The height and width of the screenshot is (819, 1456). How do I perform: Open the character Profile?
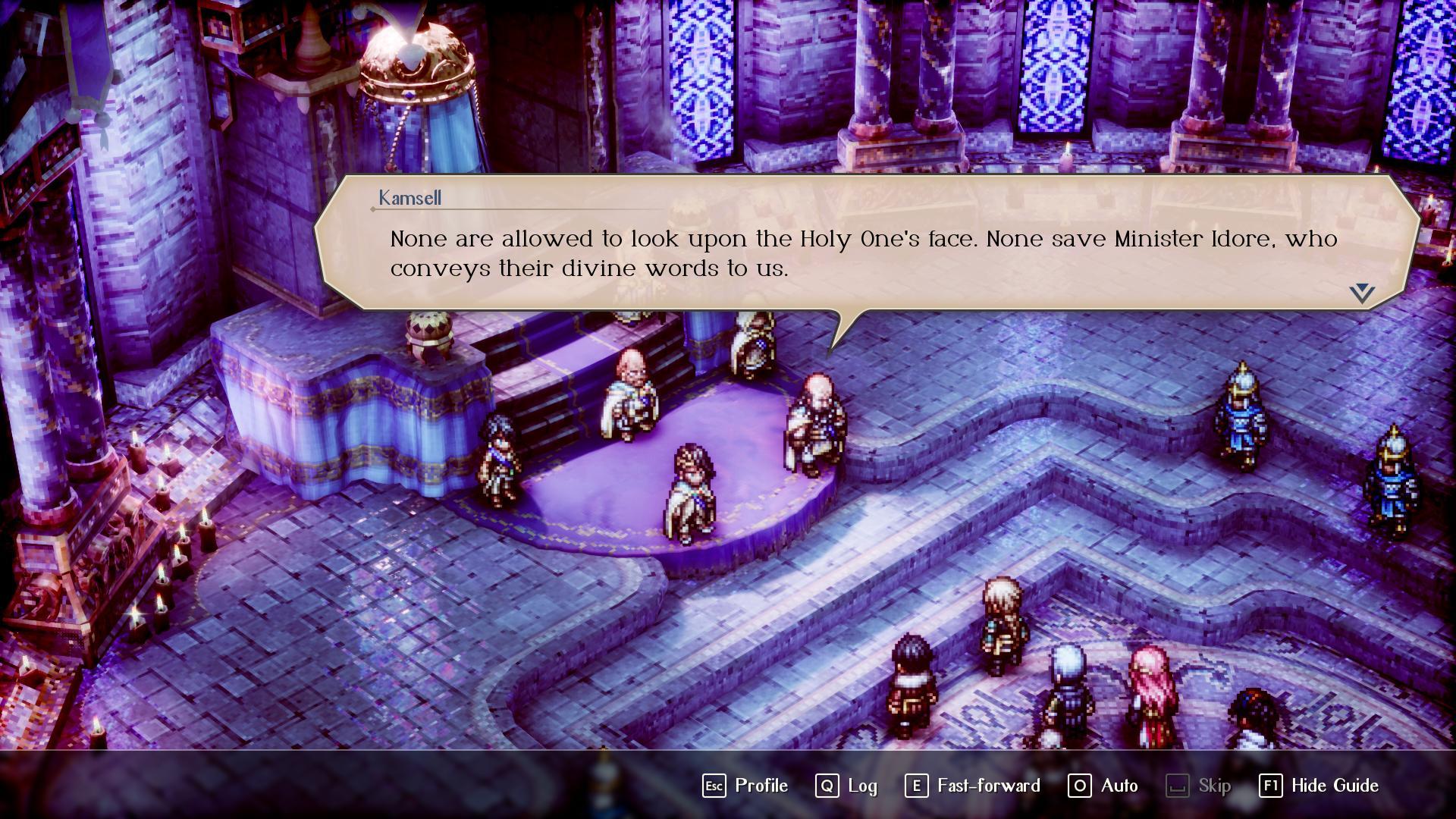coord(745,786)
